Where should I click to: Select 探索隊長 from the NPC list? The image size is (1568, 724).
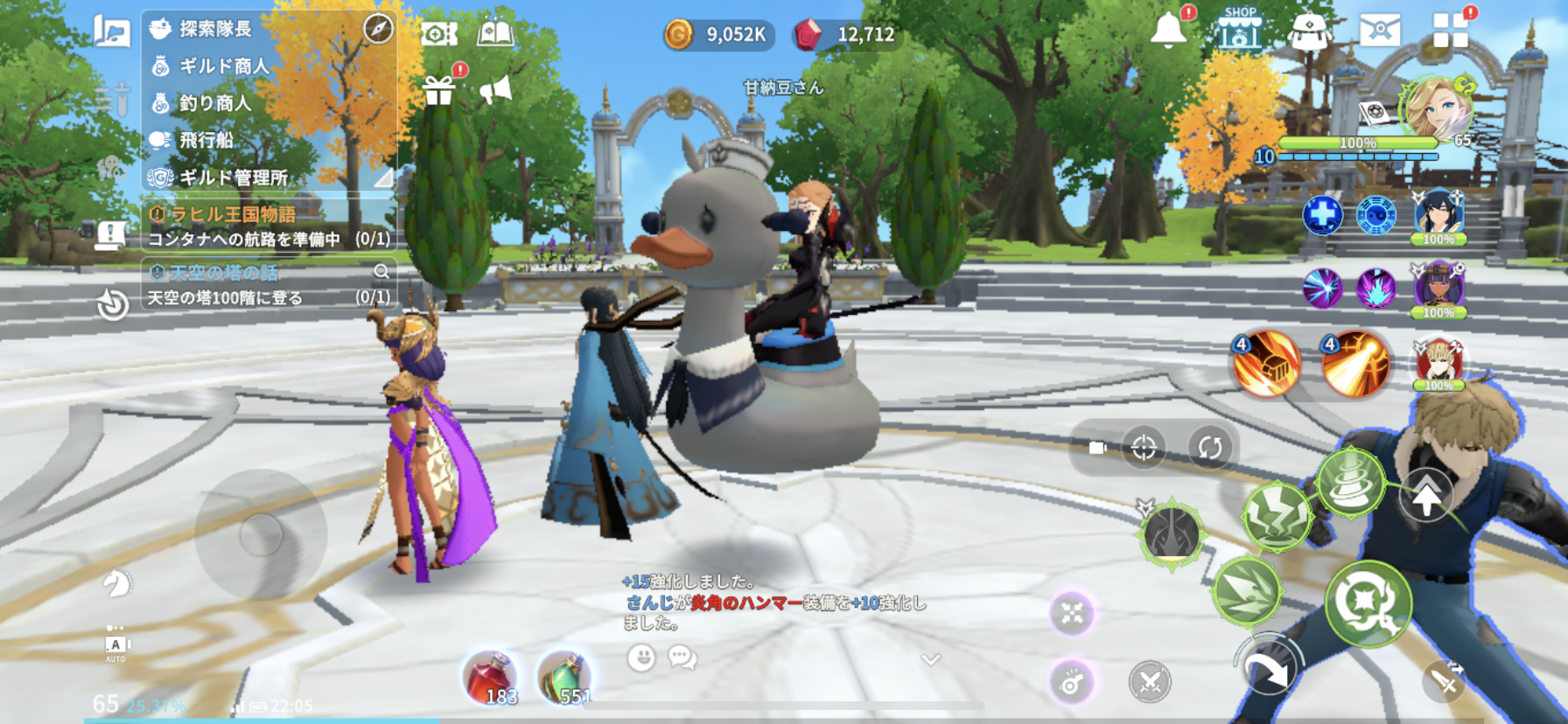click(x=215, y=29)
